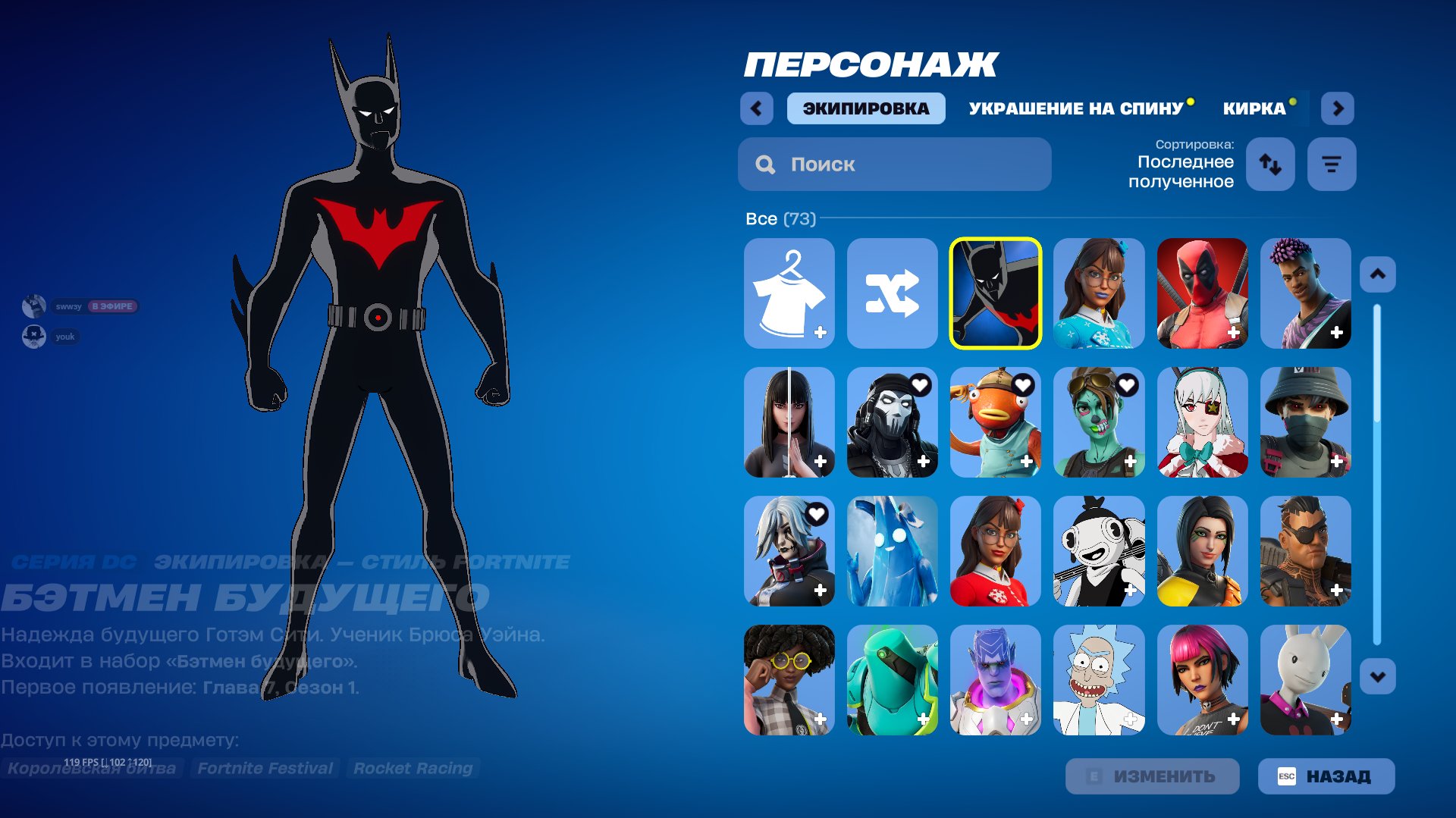Open the filter icon beside sorting options

(1331, 164)
